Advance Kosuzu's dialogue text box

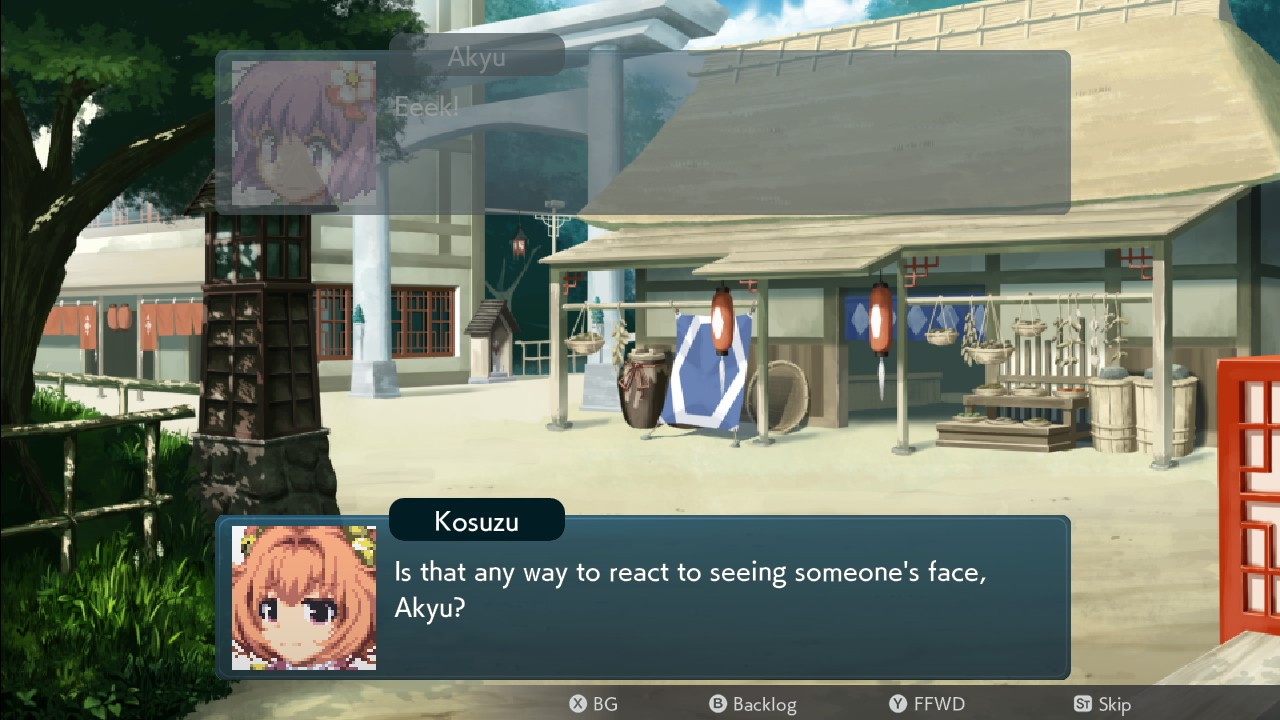click(x=700, y=598)
